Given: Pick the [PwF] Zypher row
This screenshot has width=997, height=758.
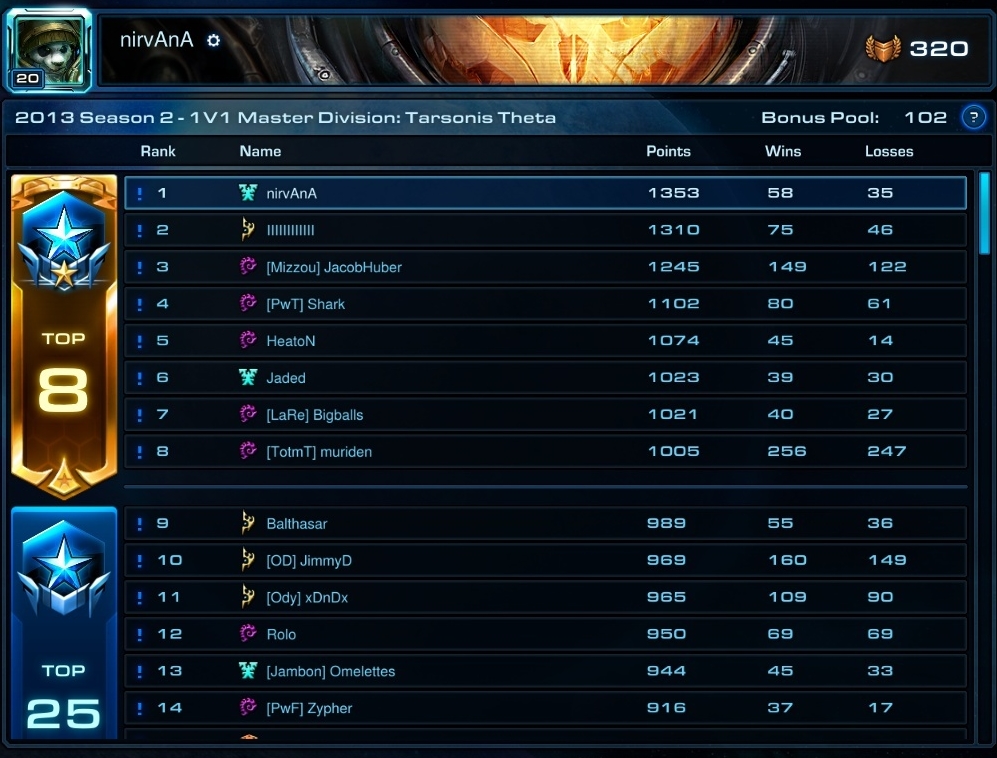Looking at the screenshot, I should 545,708.
